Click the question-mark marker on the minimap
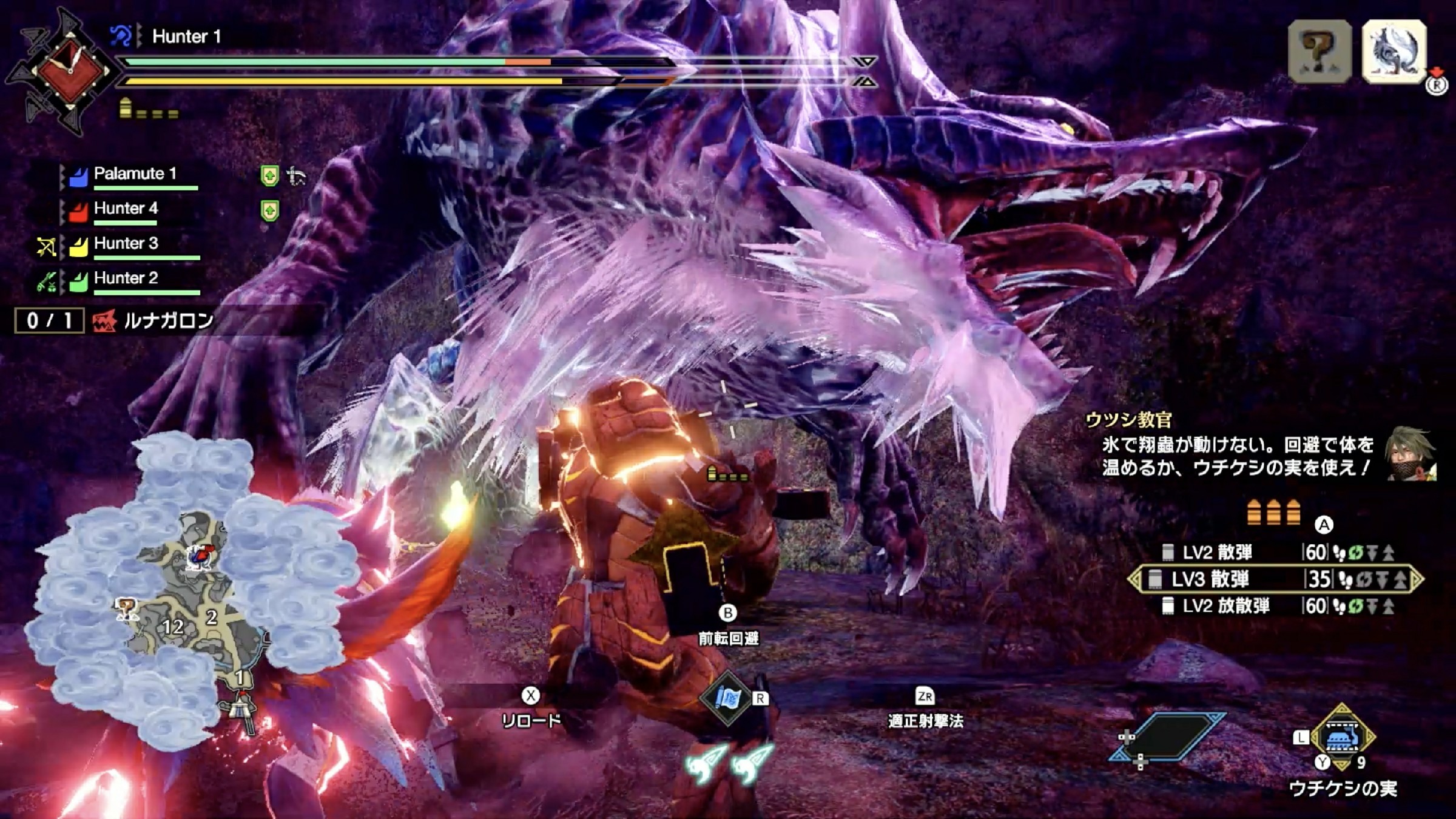The image size is (1456, 819). 126,607
